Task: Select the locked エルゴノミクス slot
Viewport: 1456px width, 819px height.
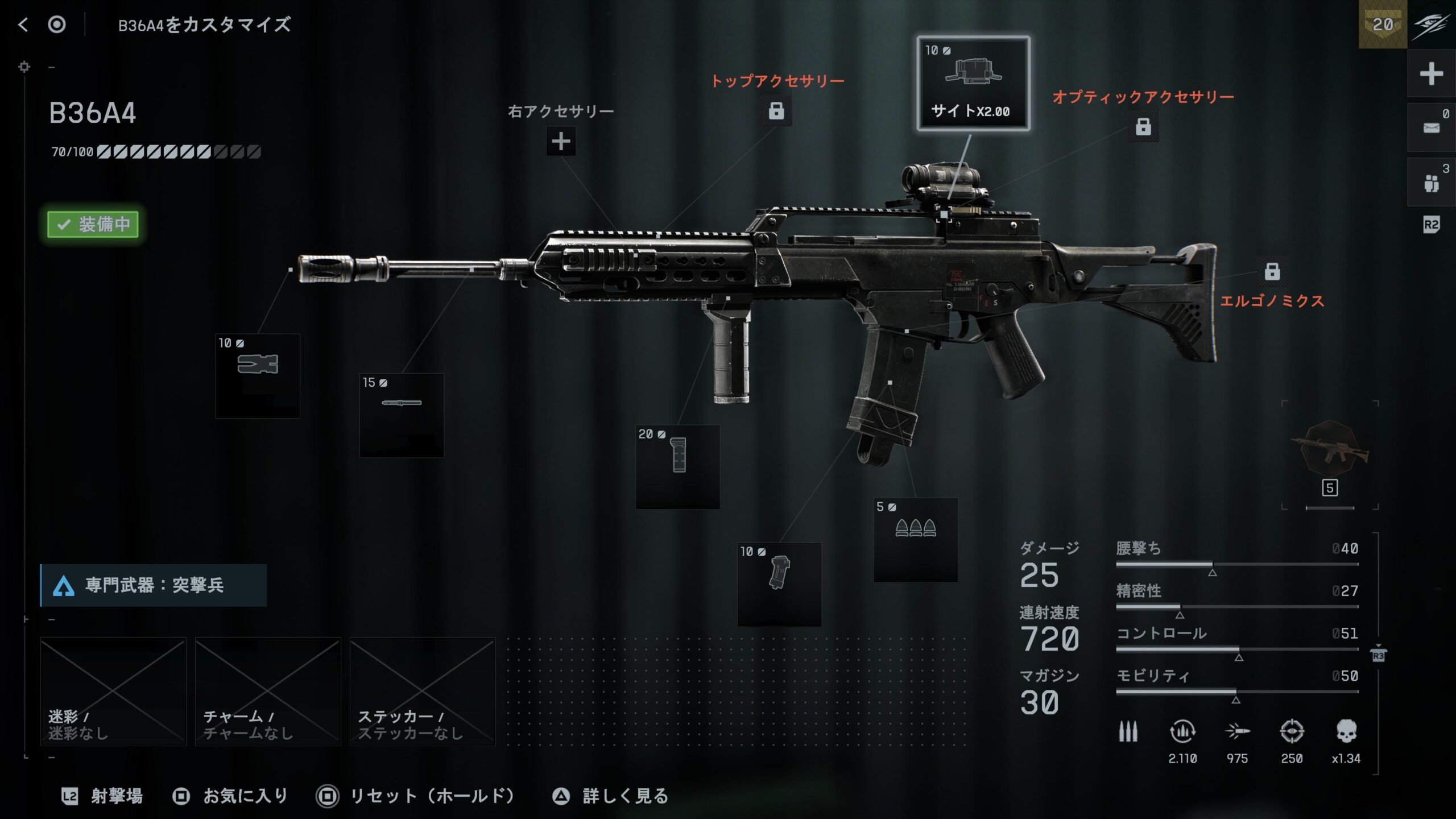Action: 1272,272
